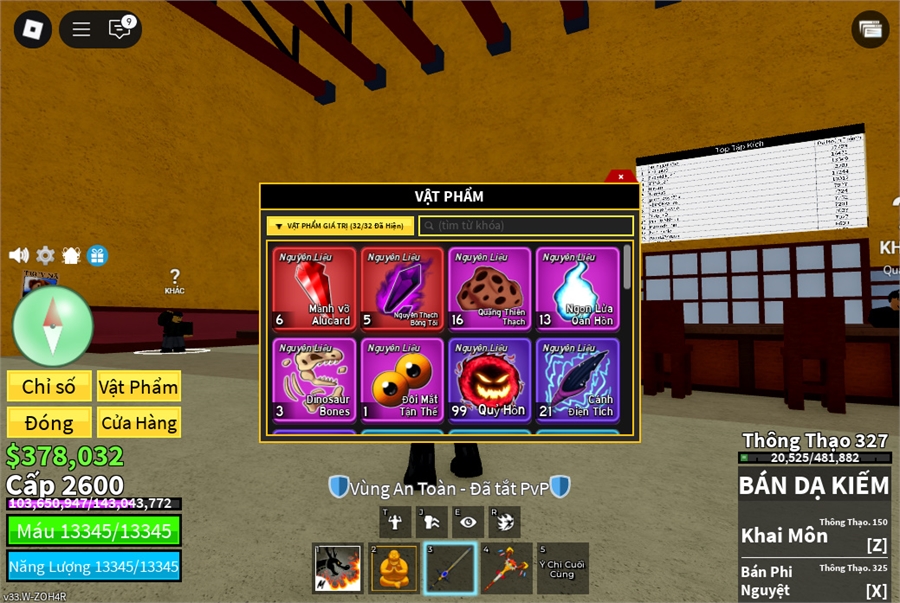
Task: Select the Dinosaur Bones item
Action: pos(315,379)
